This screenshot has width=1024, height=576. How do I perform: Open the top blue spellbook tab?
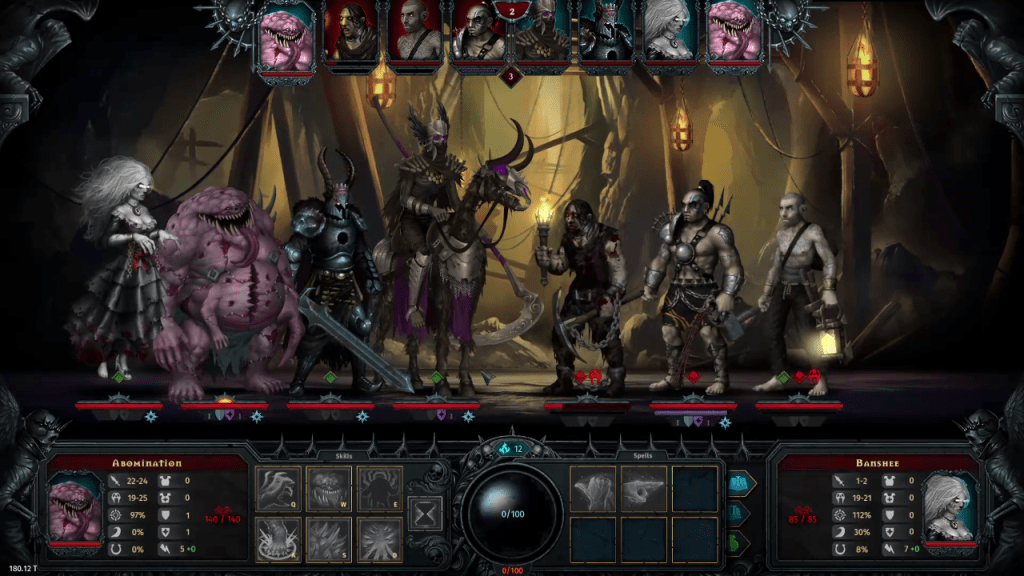pos(741,484)
